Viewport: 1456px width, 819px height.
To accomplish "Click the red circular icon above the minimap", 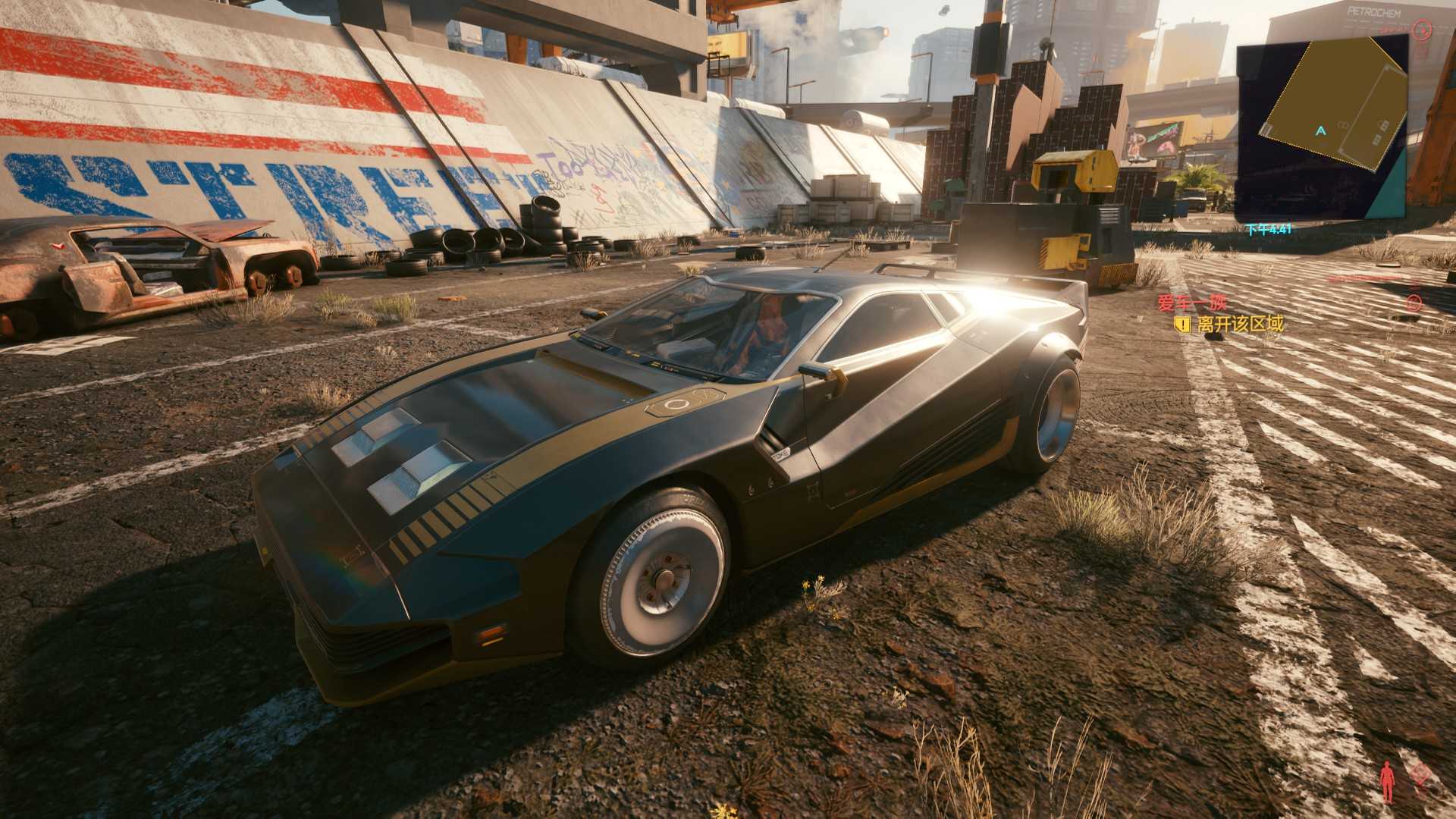I will coord(1421,30).
